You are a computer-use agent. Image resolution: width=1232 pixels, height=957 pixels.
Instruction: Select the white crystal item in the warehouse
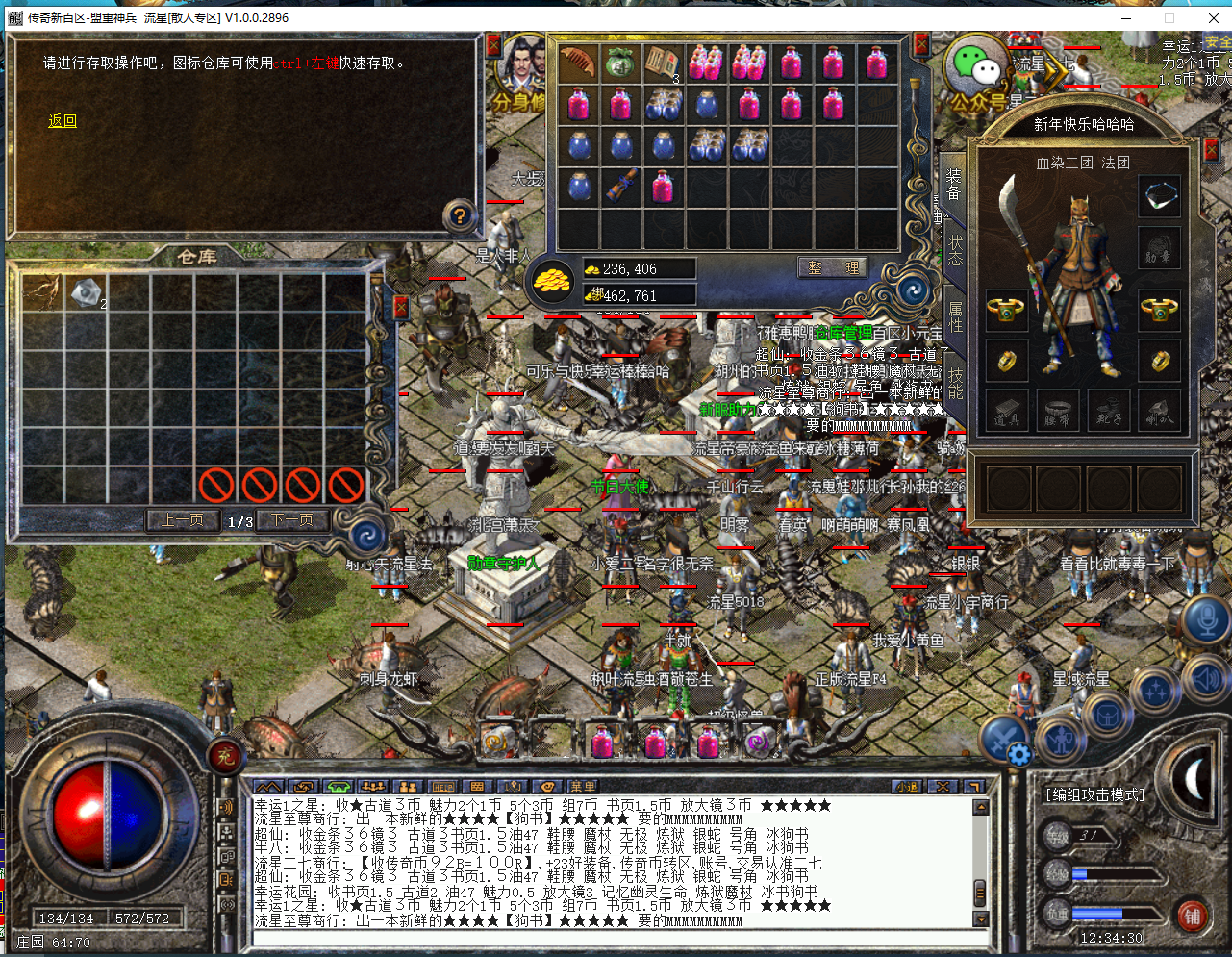[86, 293]
